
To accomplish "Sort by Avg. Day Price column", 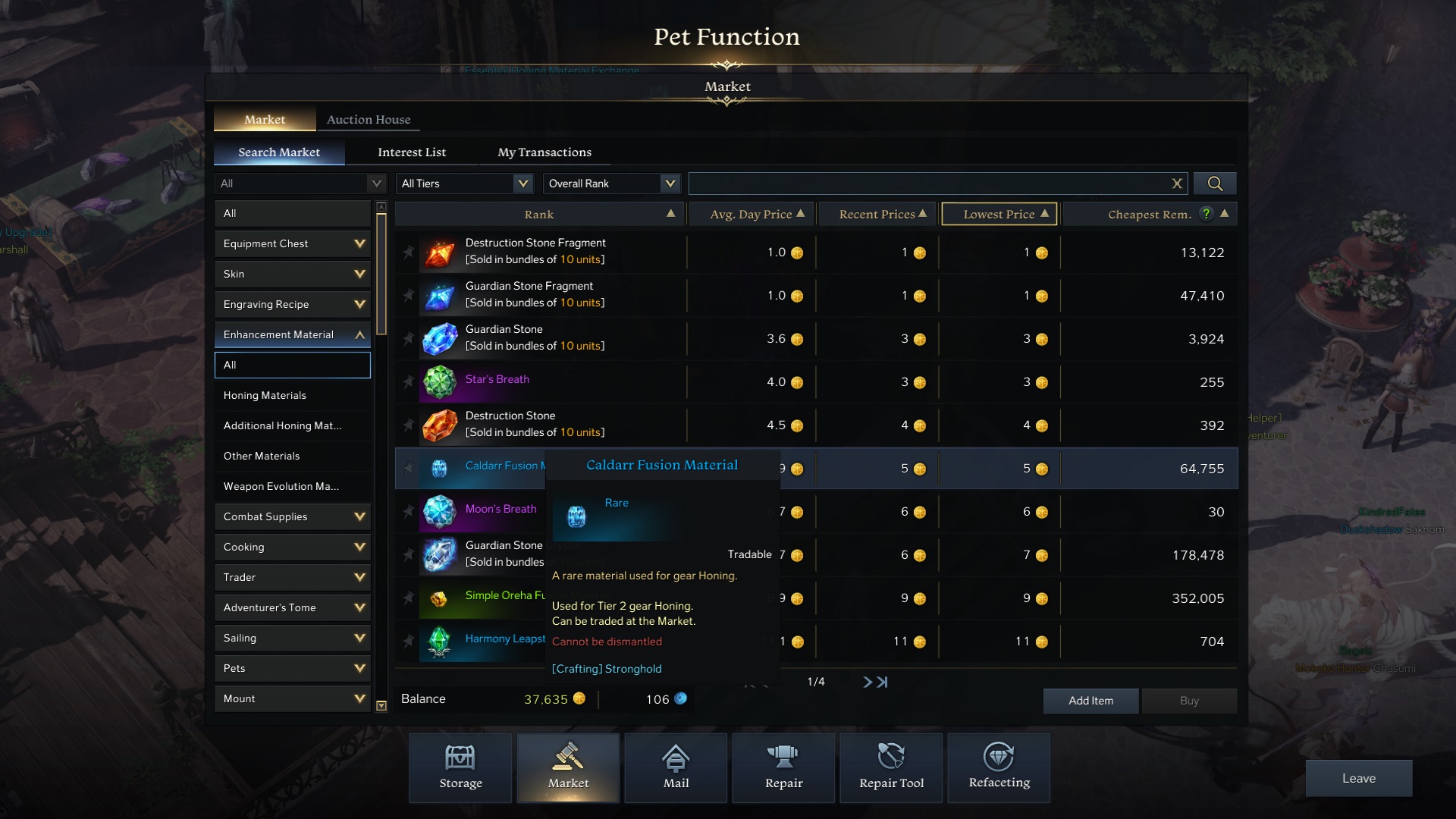I will 751,214.
